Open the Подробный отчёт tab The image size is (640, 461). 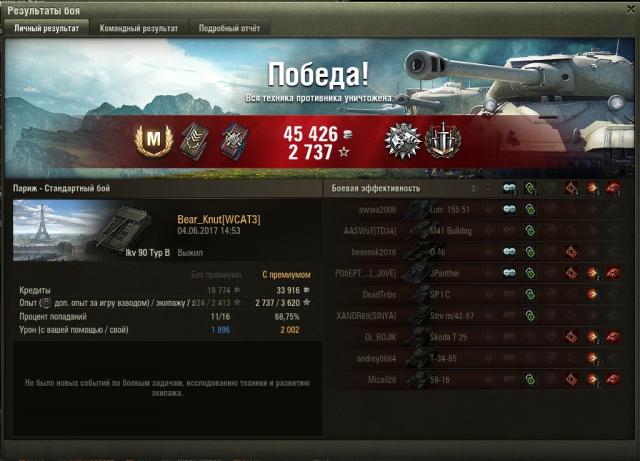[229, 29]
